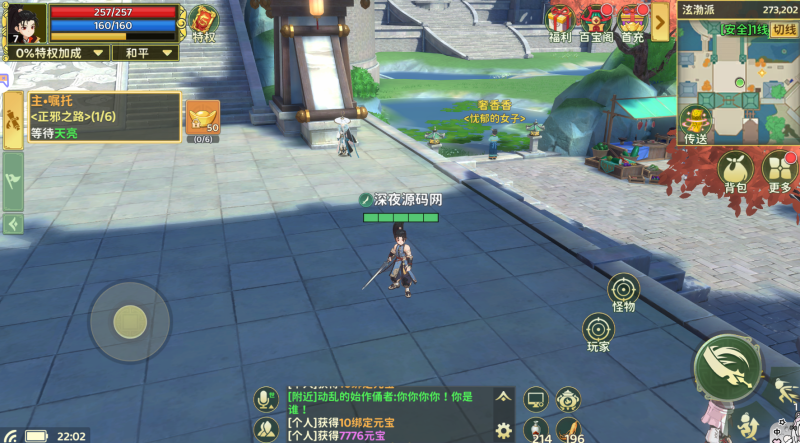Open the 福利 gift box menu
The image size is (800, 443).
click(x=559, y=20)
